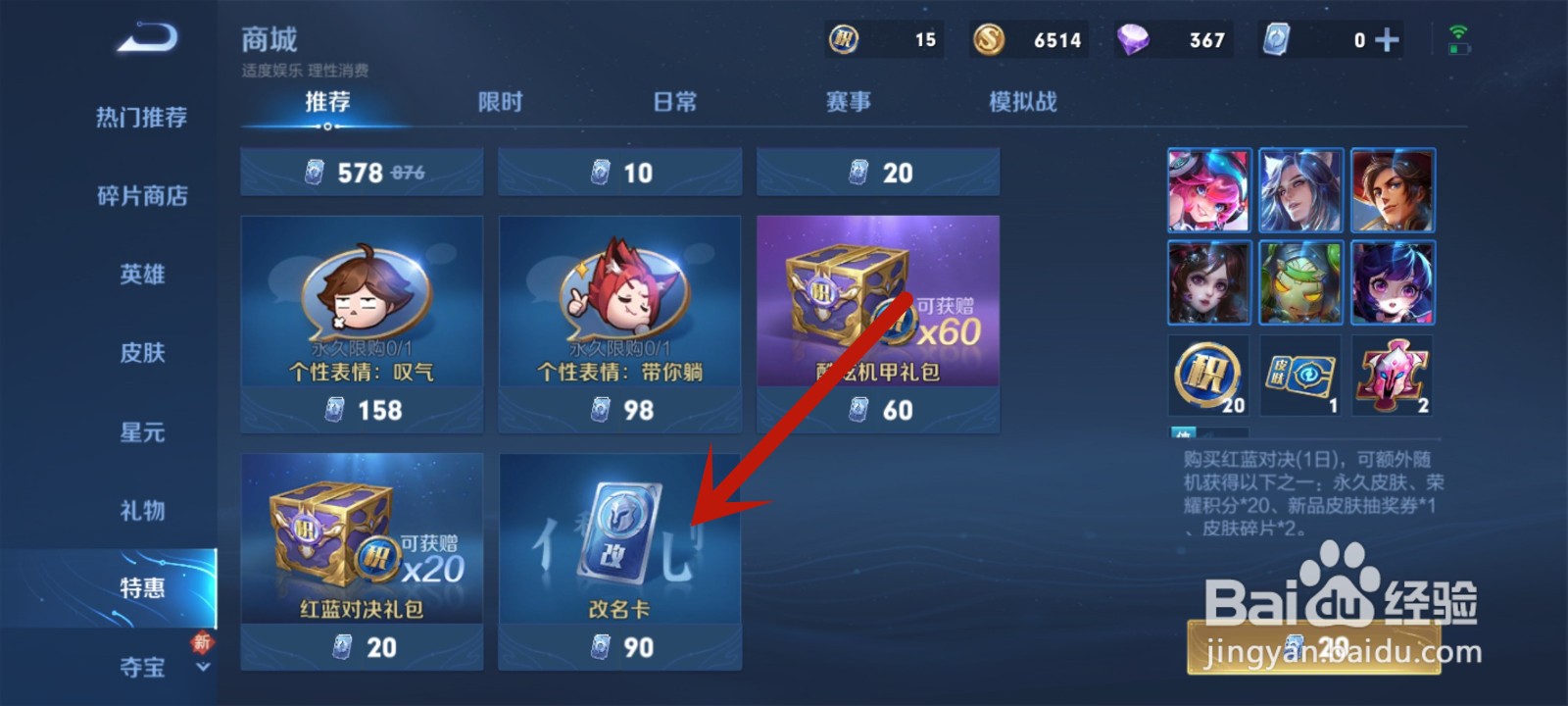1568x706 pixels.
Task: Click the honor points icon showing 15
Action: (844, 39)
